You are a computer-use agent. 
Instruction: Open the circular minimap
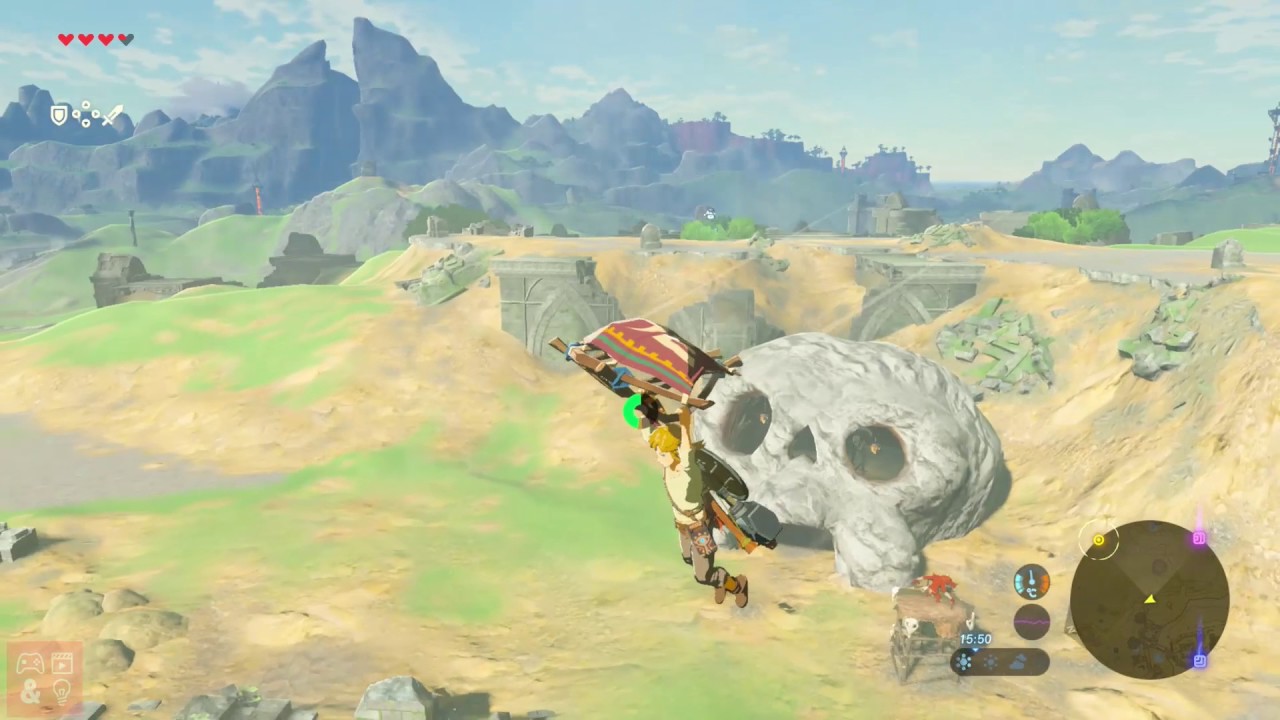1149,600
